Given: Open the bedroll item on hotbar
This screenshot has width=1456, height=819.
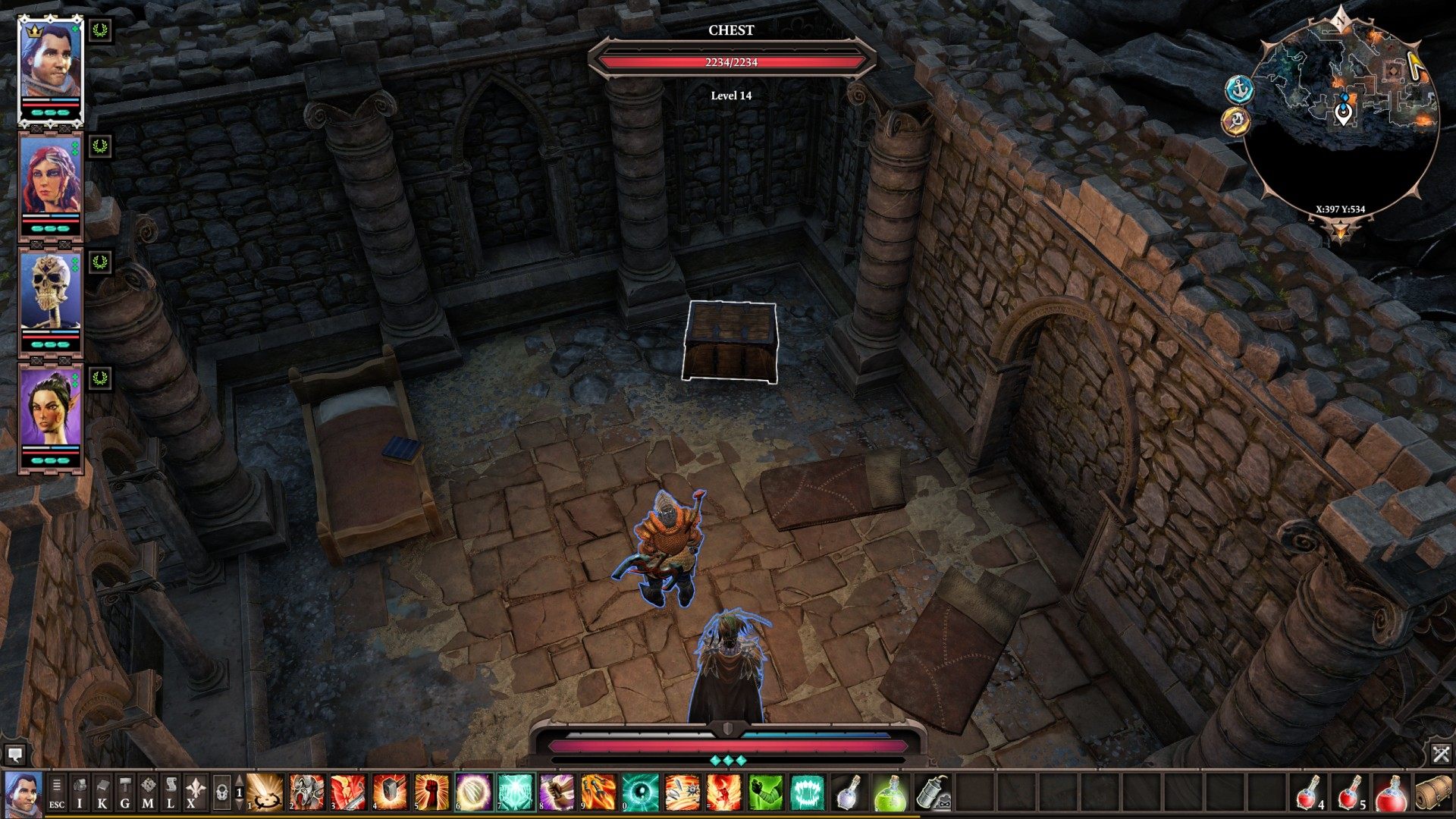Looking at the screenshot, I should 1433,792.
